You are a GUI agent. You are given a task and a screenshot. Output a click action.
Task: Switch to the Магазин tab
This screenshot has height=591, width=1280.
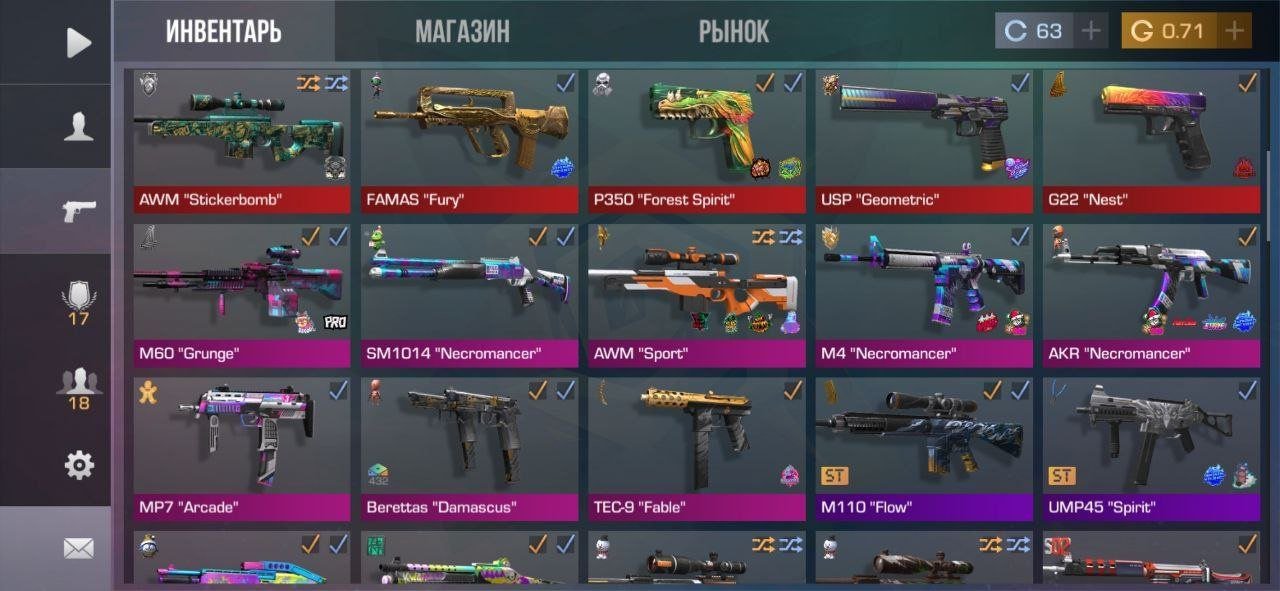462,31
